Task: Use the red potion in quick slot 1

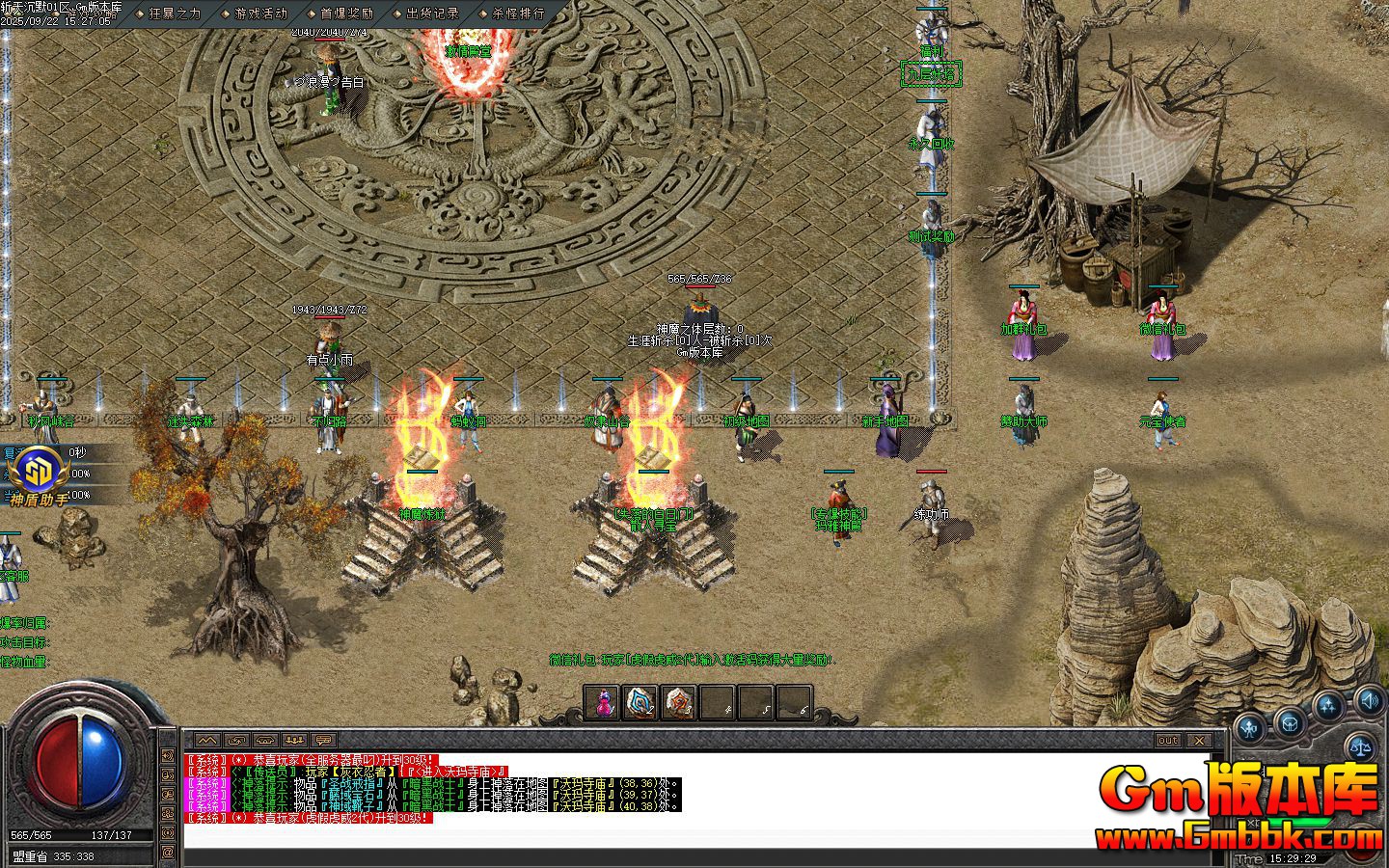Action: (x=602, y=703)
